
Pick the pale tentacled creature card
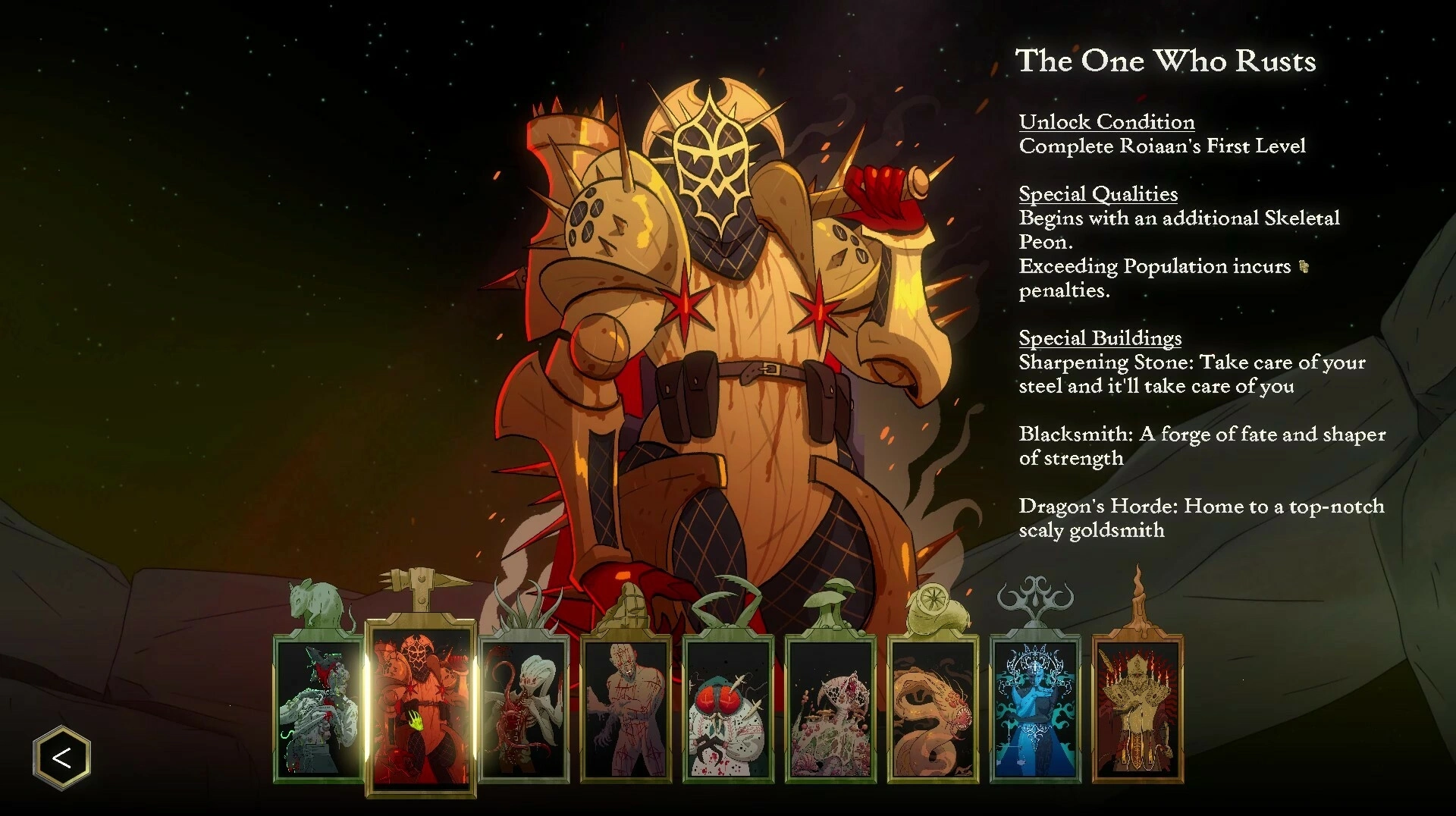point(524,709)
